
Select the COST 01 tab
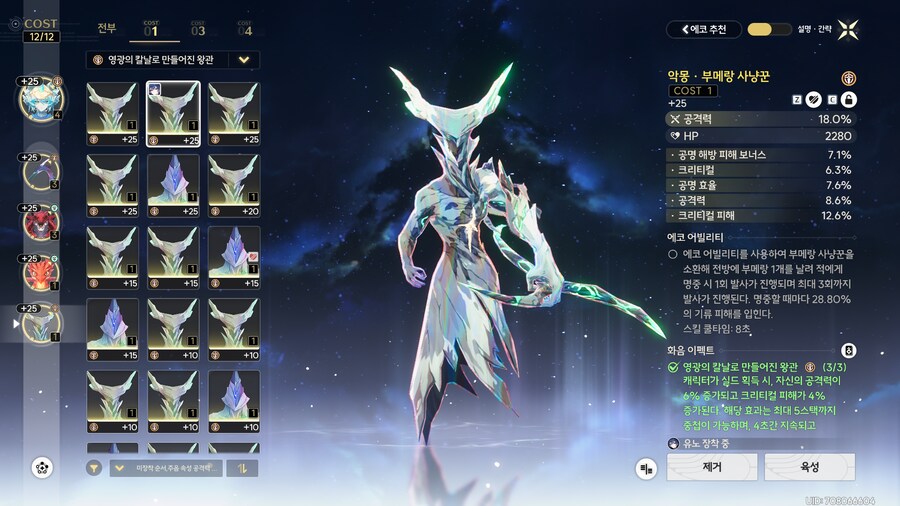click(151, 28)
